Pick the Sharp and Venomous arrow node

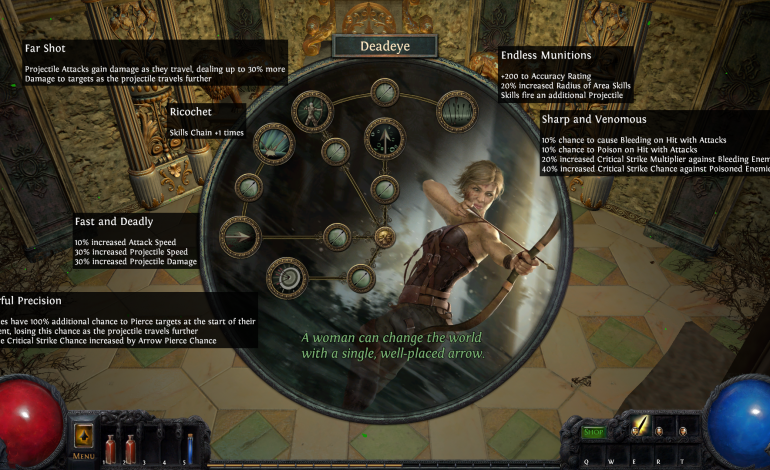385,138
